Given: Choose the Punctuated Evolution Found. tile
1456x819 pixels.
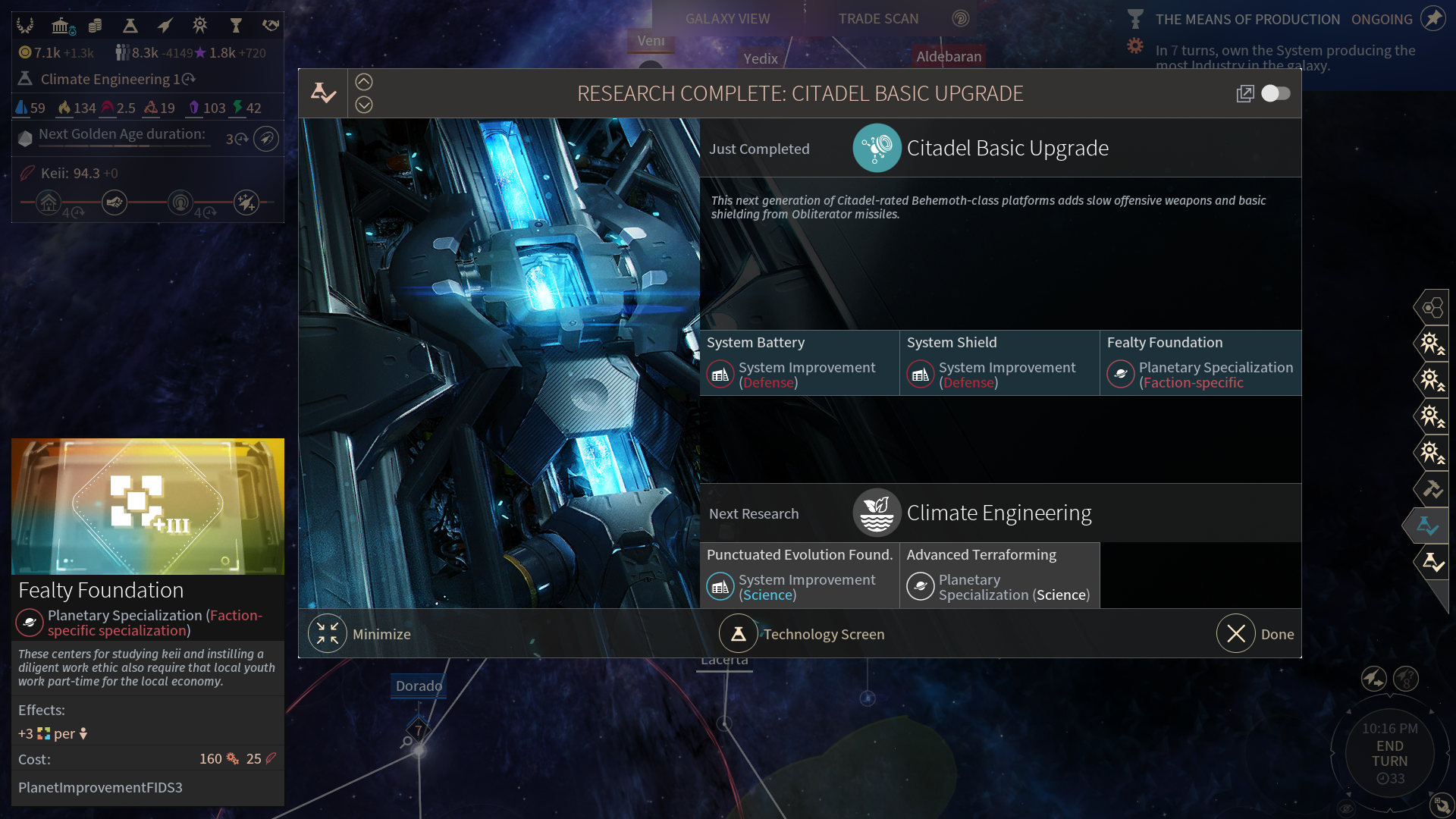Looking at the screenshot, I should pos(799,575).
